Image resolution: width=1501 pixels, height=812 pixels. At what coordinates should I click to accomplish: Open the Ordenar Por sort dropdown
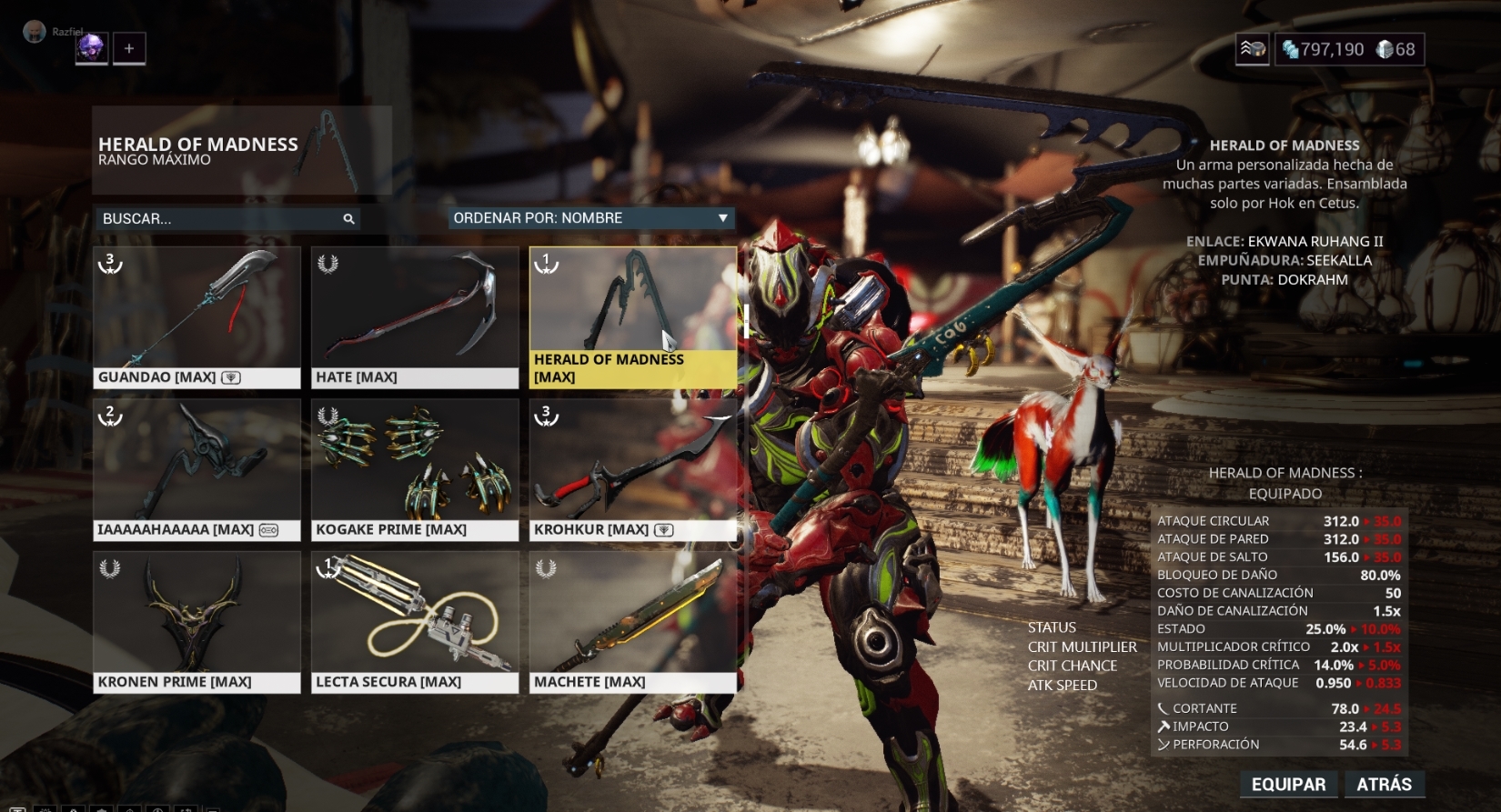(x=591, y=218)
